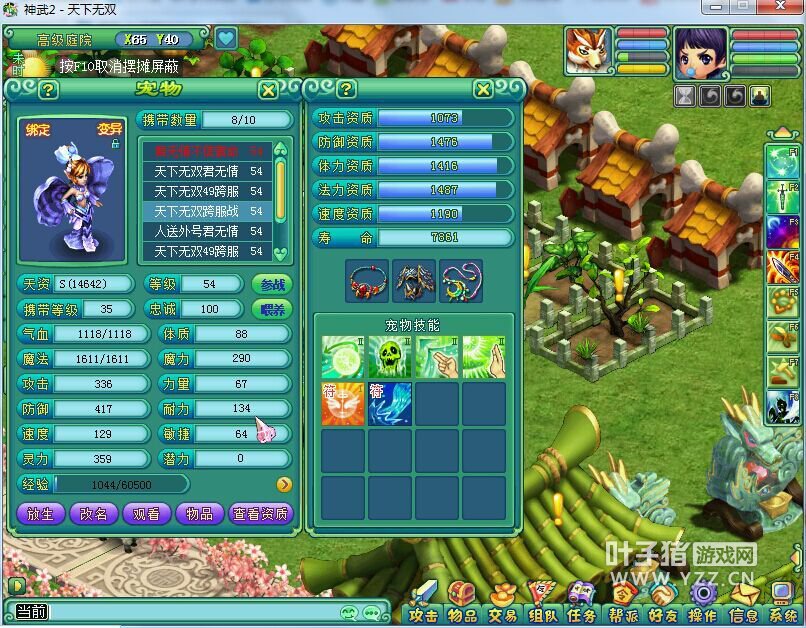Release the pet with 放生

pyautogui.click(x=40, y=514)
